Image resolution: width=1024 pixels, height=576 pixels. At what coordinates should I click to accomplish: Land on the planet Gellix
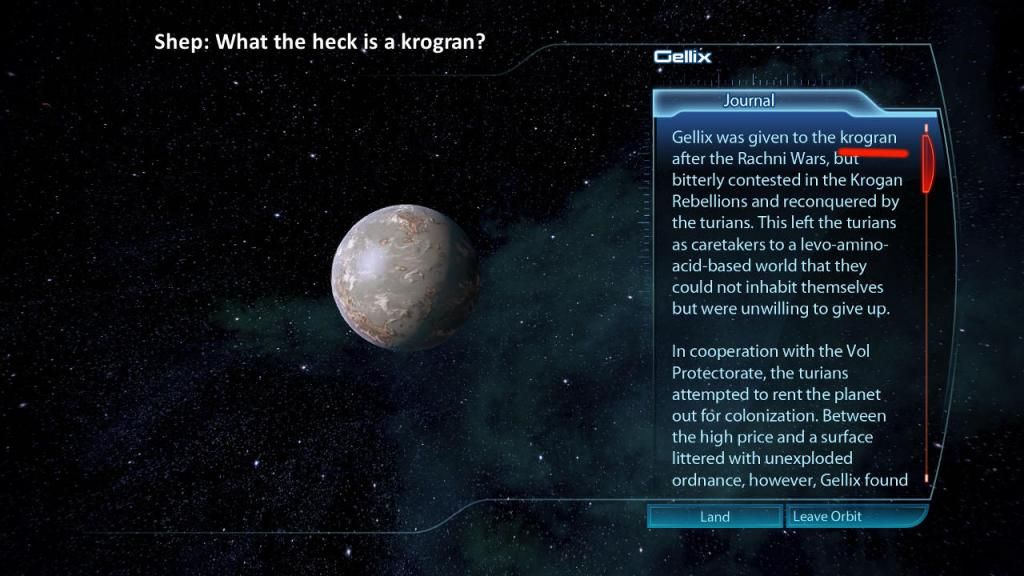(x=714, y=517)
